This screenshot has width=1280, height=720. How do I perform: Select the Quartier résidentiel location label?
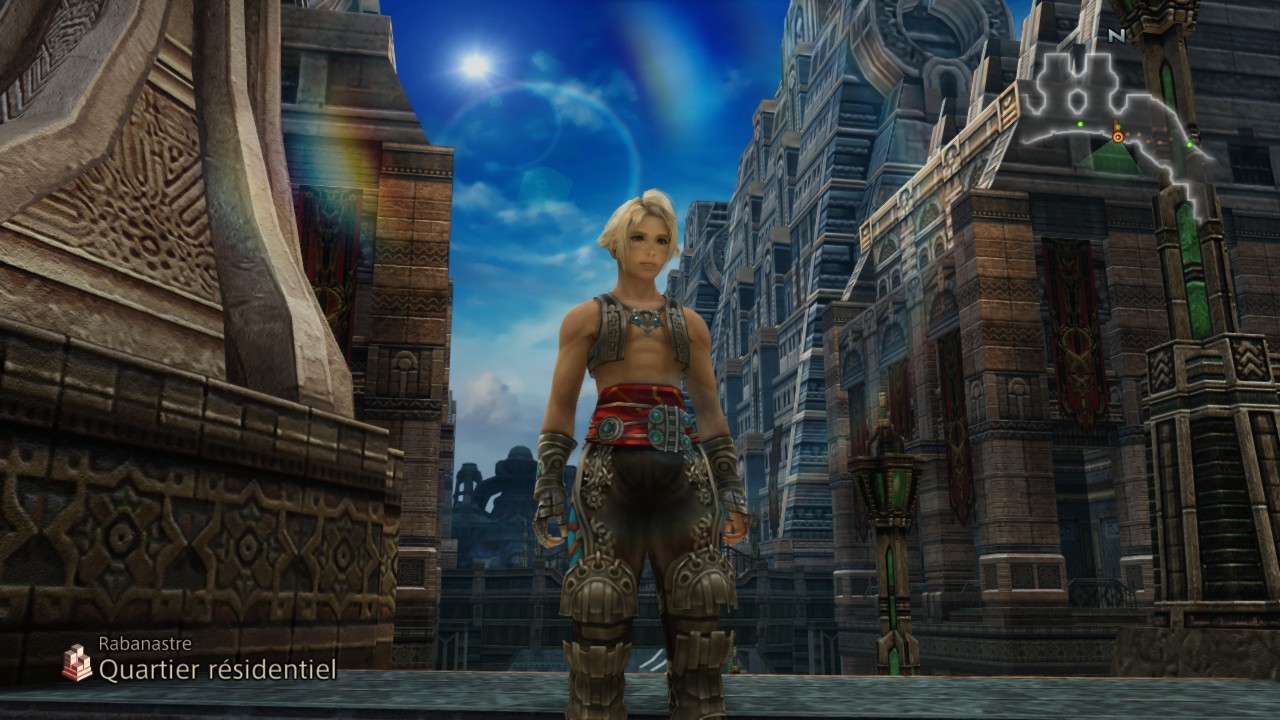point(216,670)
